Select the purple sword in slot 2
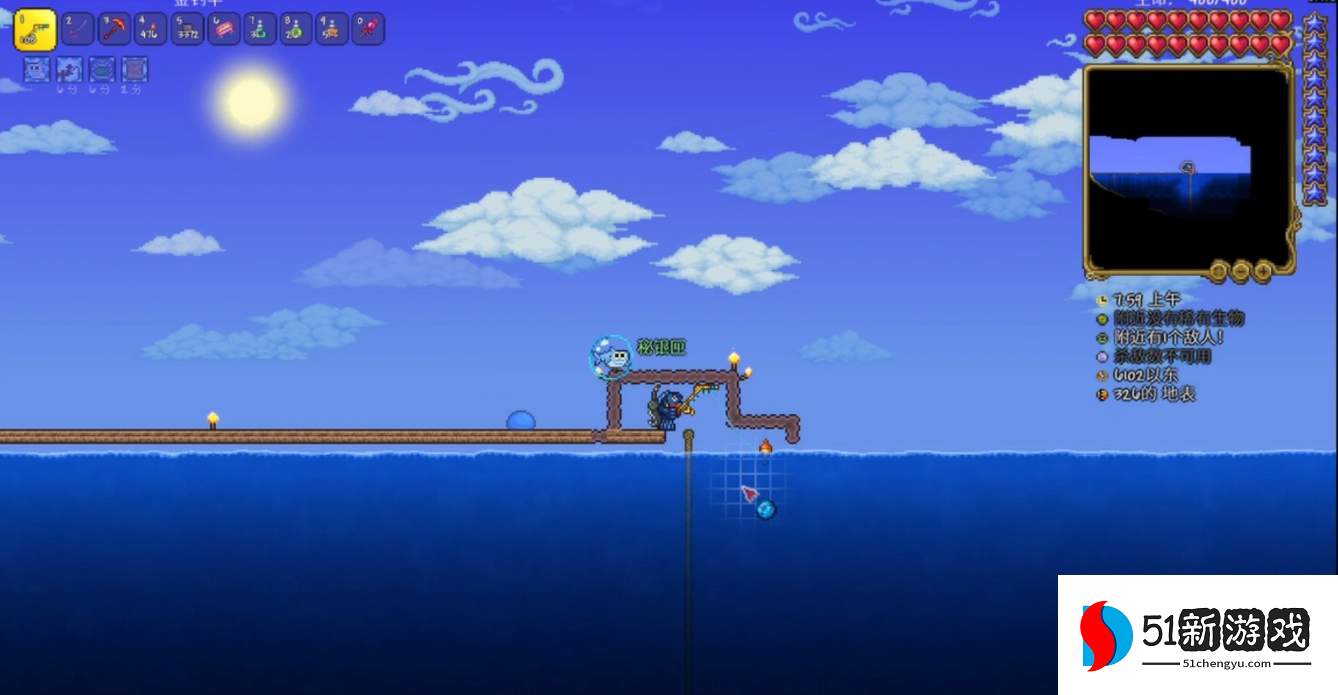Screen dimensions: 1338x695 pyautogui.click(x=77, y=29)
